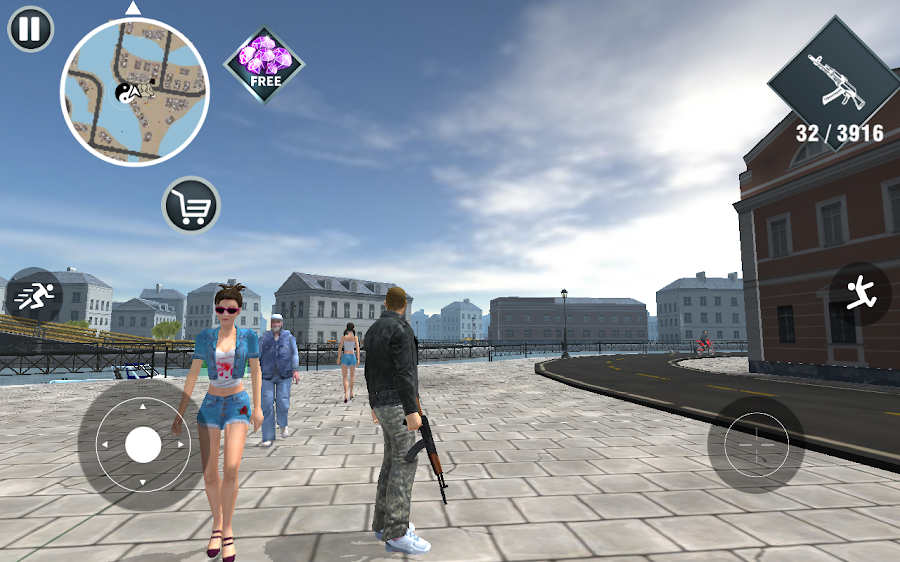Switch weapon via the assault rifle icon

tap(835, 84)
